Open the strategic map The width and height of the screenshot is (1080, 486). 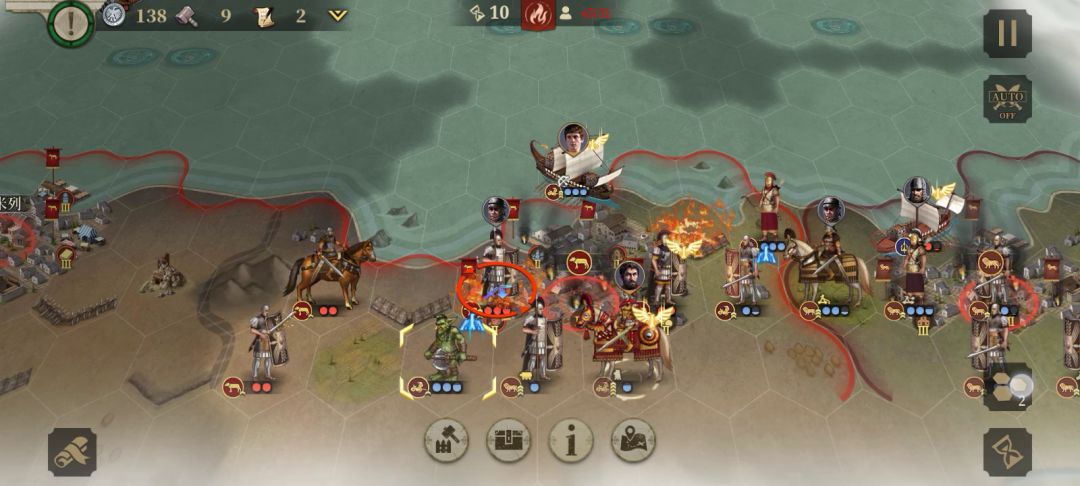tap(633, 440)
